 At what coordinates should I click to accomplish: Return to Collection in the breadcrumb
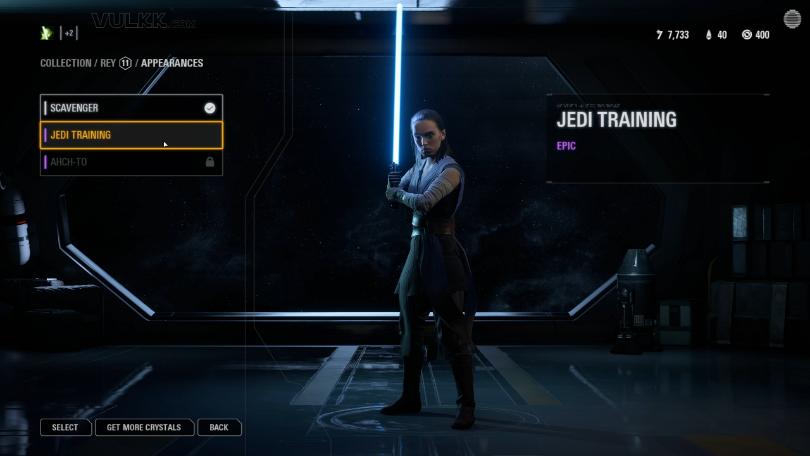[65, 63]
